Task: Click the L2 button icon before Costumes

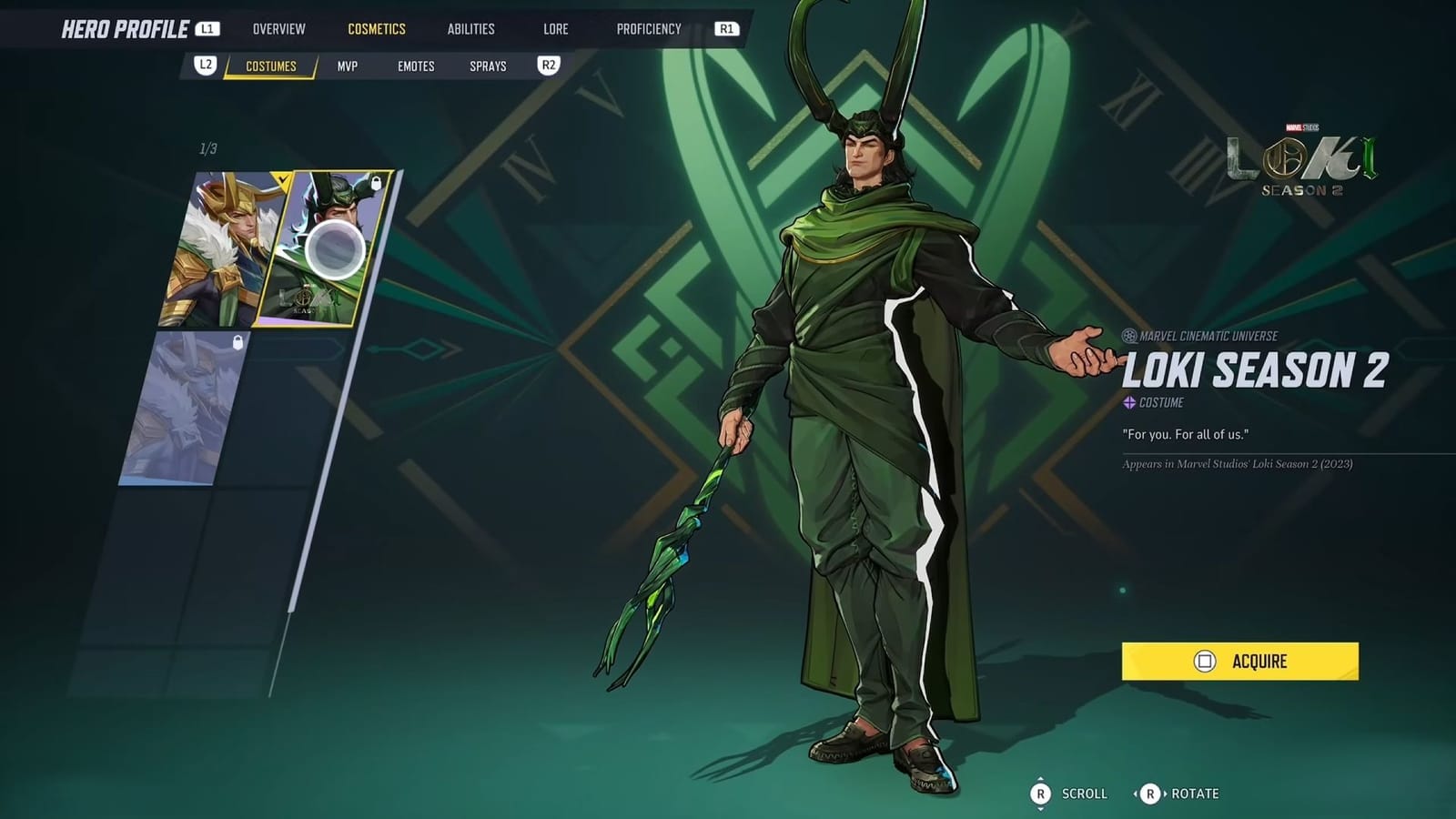Action: click(x=206, y=66)
